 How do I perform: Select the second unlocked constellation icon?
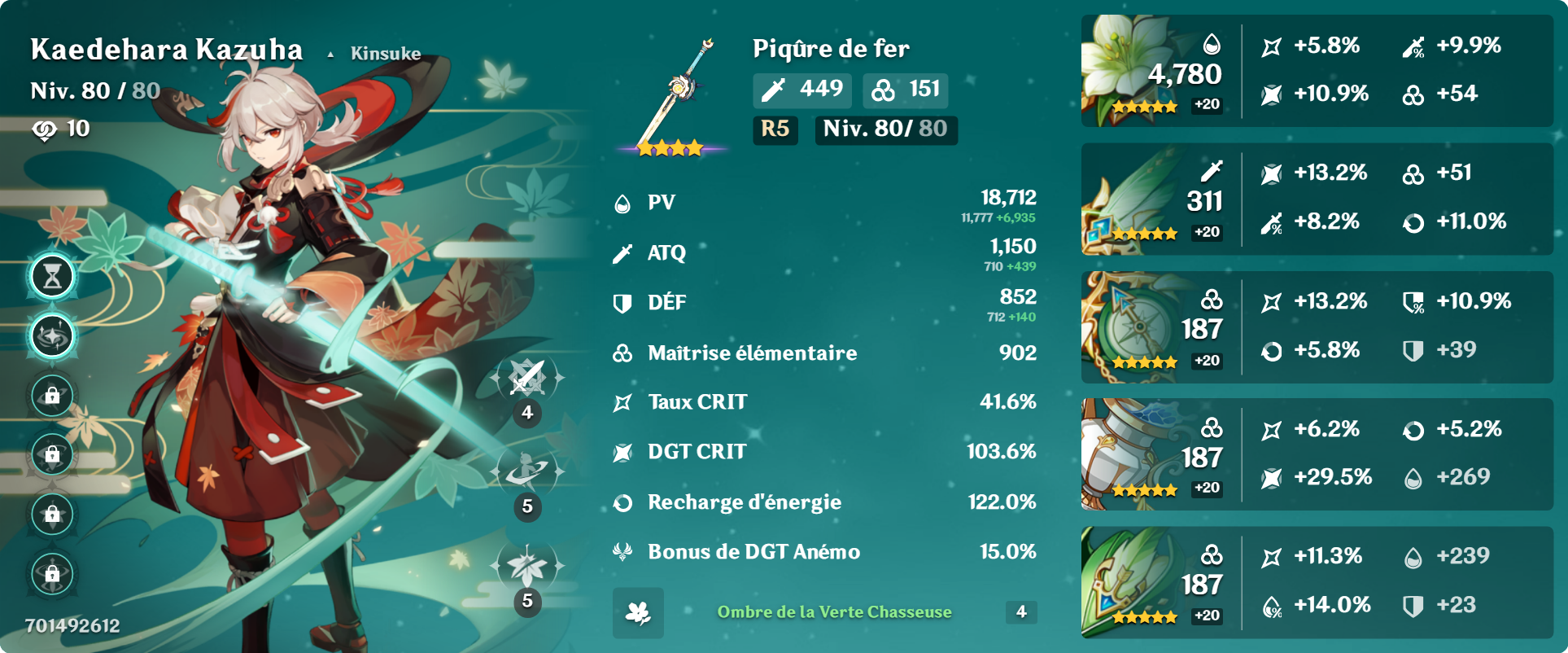click(x=53, y=336)
